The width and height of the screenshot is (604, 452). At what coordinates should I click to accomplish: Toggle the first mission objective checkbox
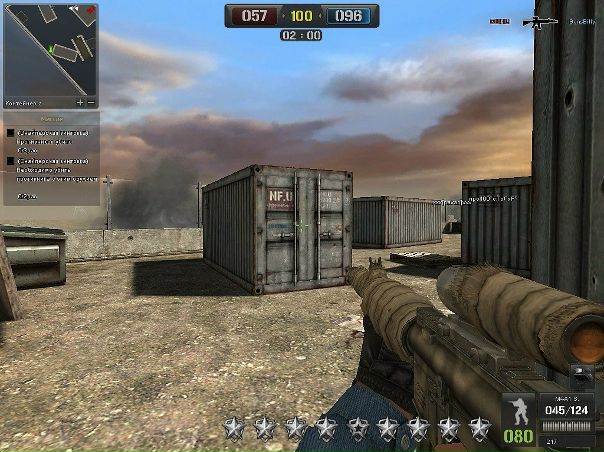(x=10, y=131)
